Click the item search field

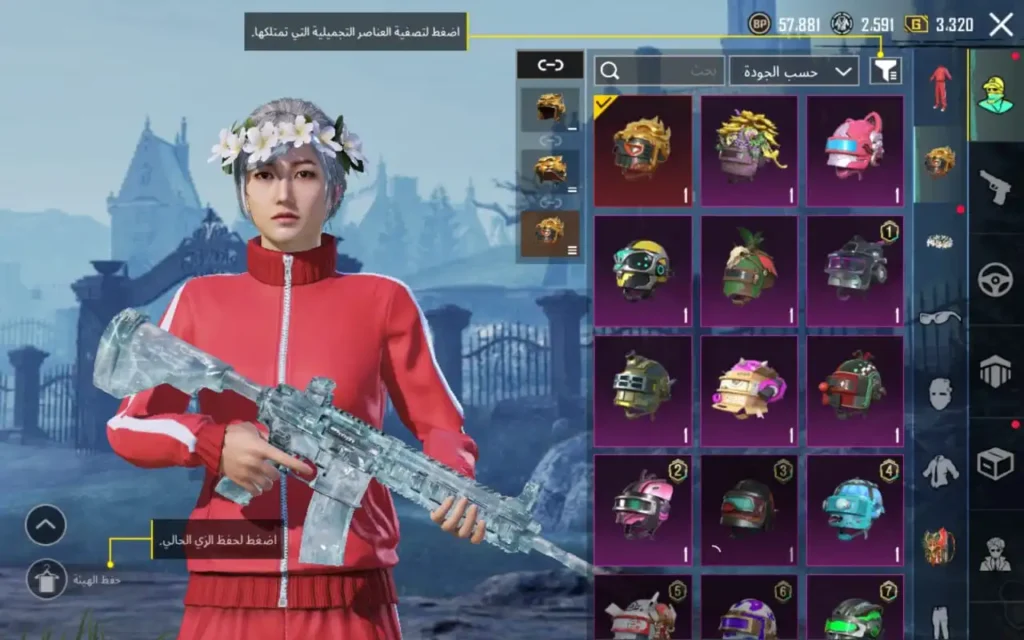pyautogui.click(x=660, y=70)
